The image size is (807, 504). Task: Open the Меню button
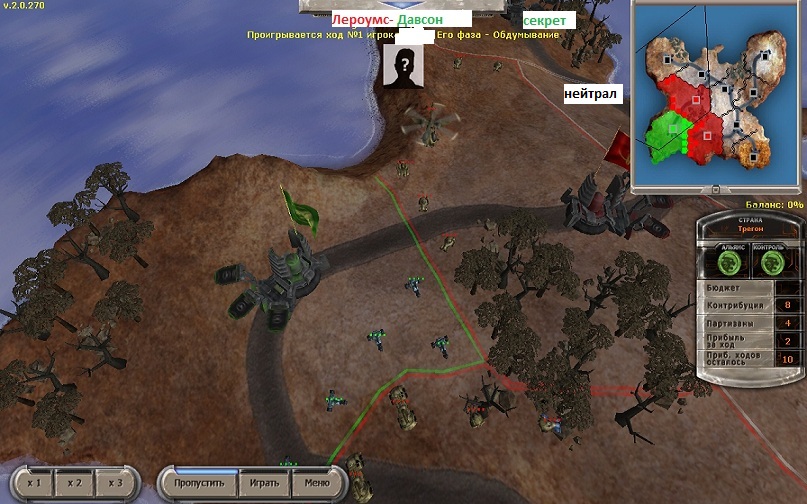(x=316, y=483)
